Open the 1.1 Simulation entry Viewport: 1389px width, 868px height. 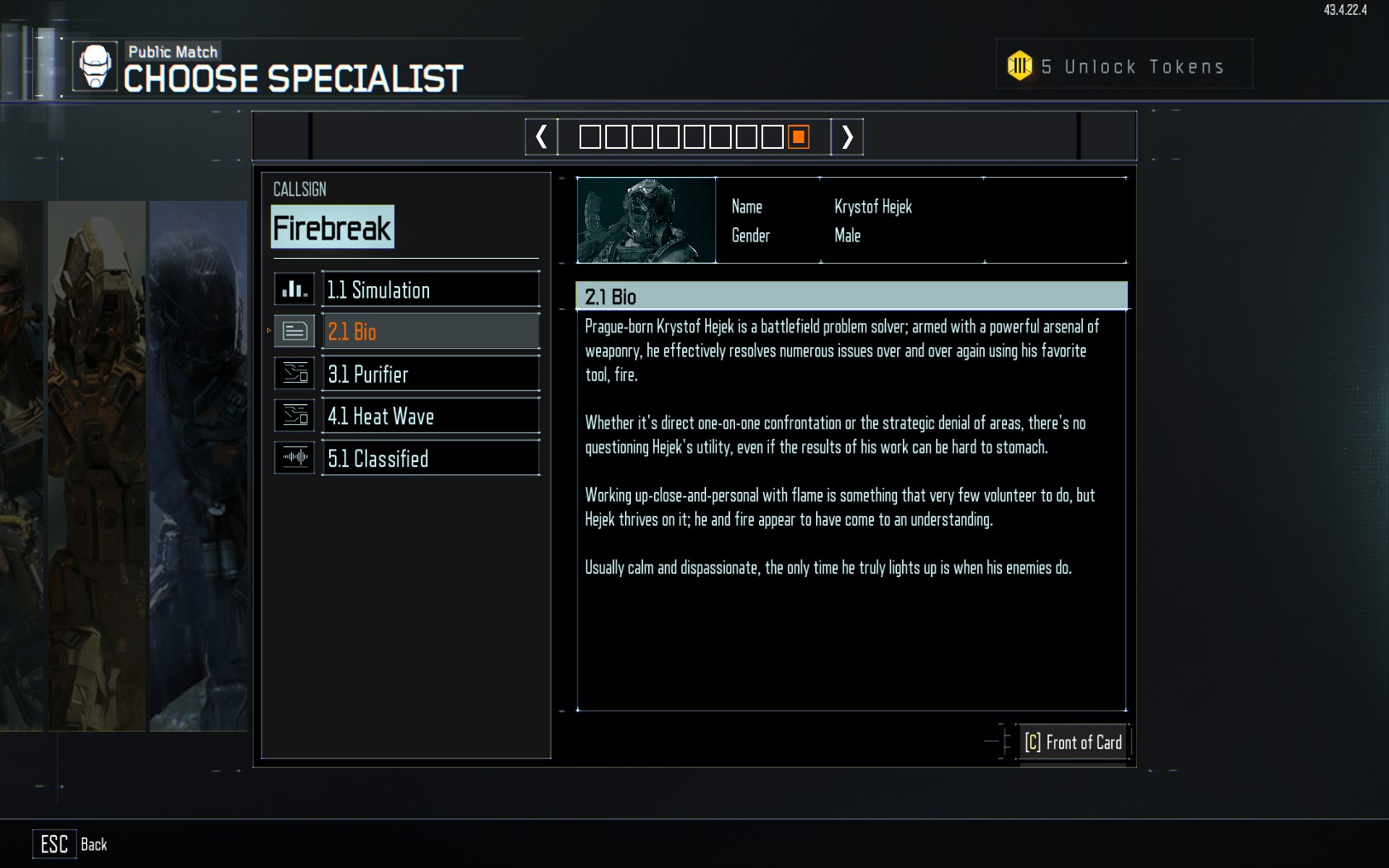tap(430, 290)
